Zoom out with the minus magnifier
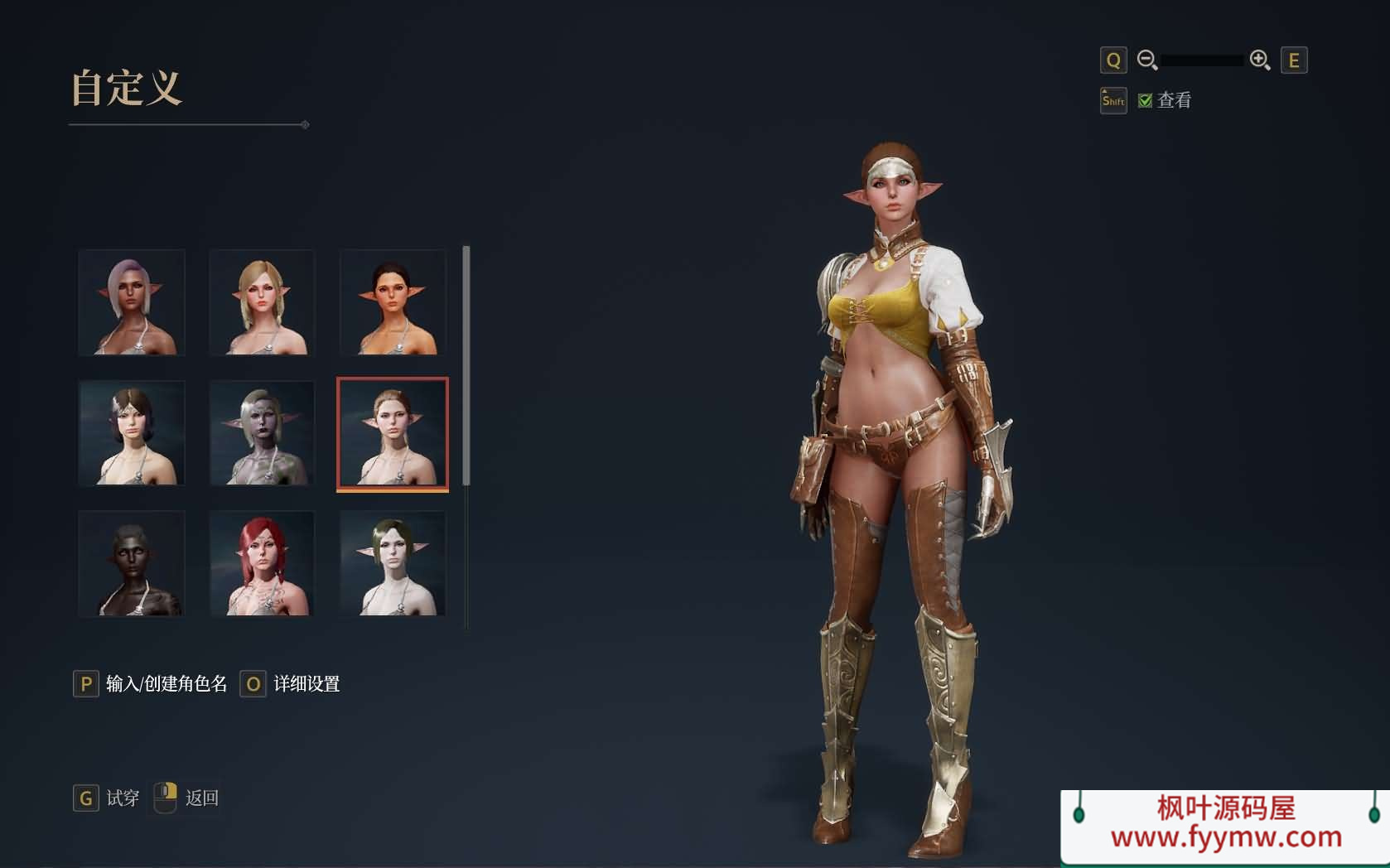Screen dimensions: 1390x868 click(x=1147, y=60)
